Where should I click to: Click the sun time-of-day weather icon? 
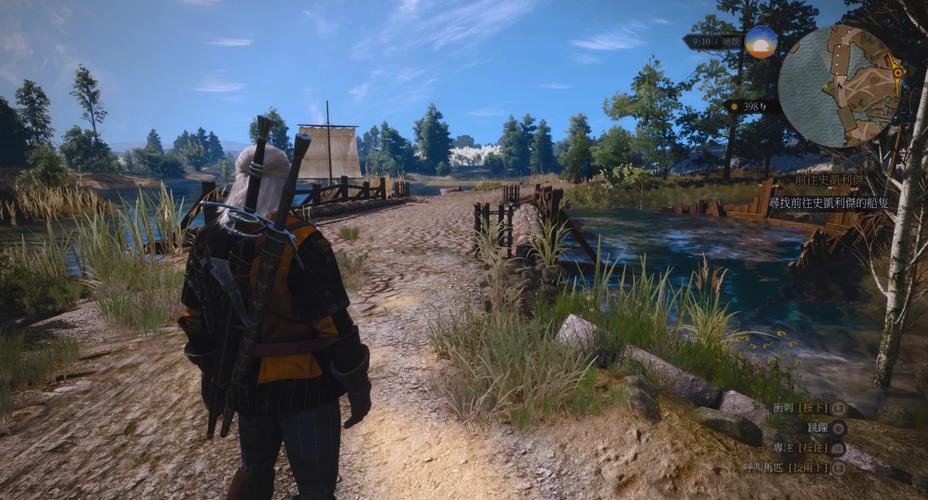(x=761, y=42)
